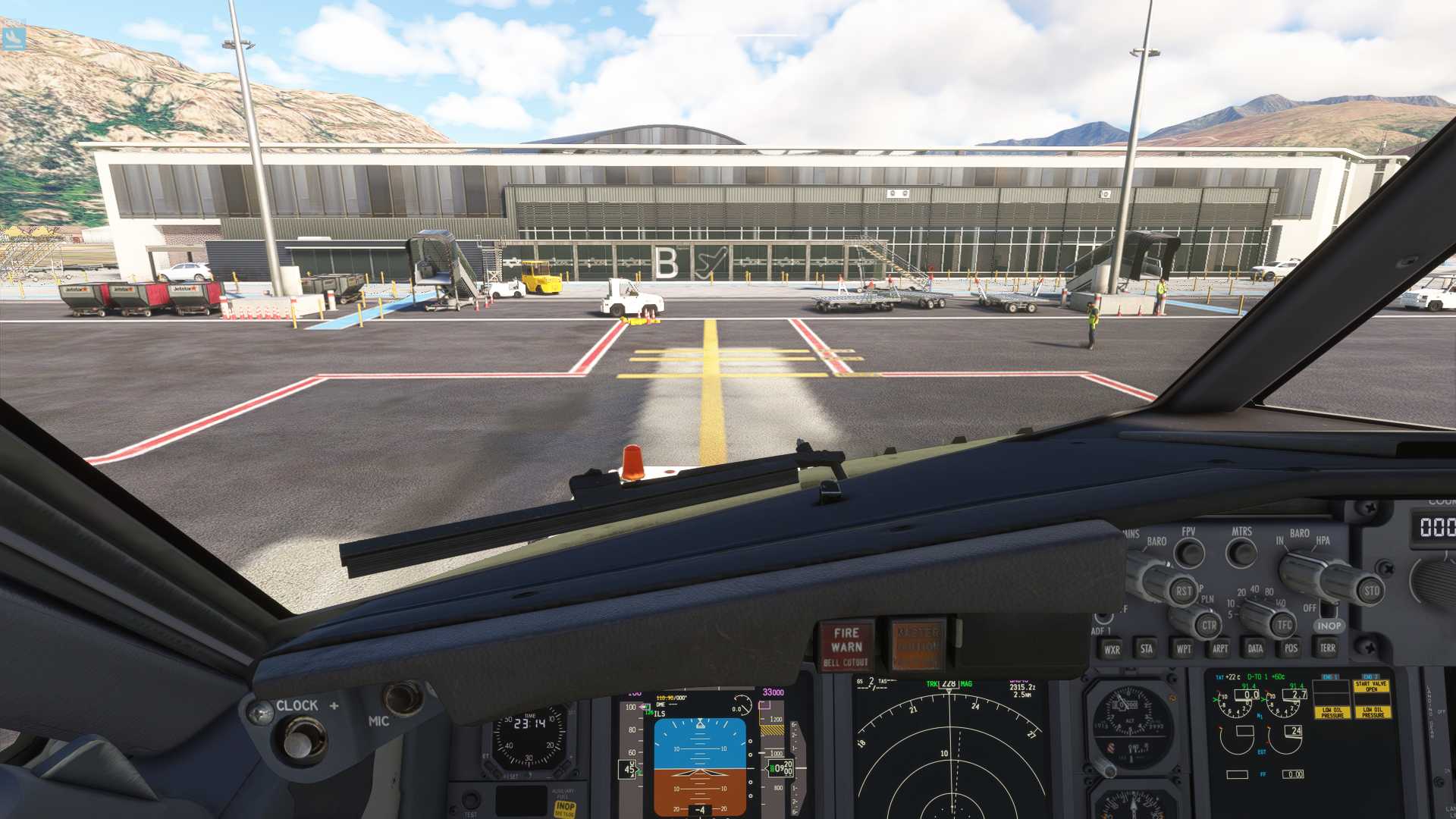Hit the RST minimums reset button

tap(1183, 591)
